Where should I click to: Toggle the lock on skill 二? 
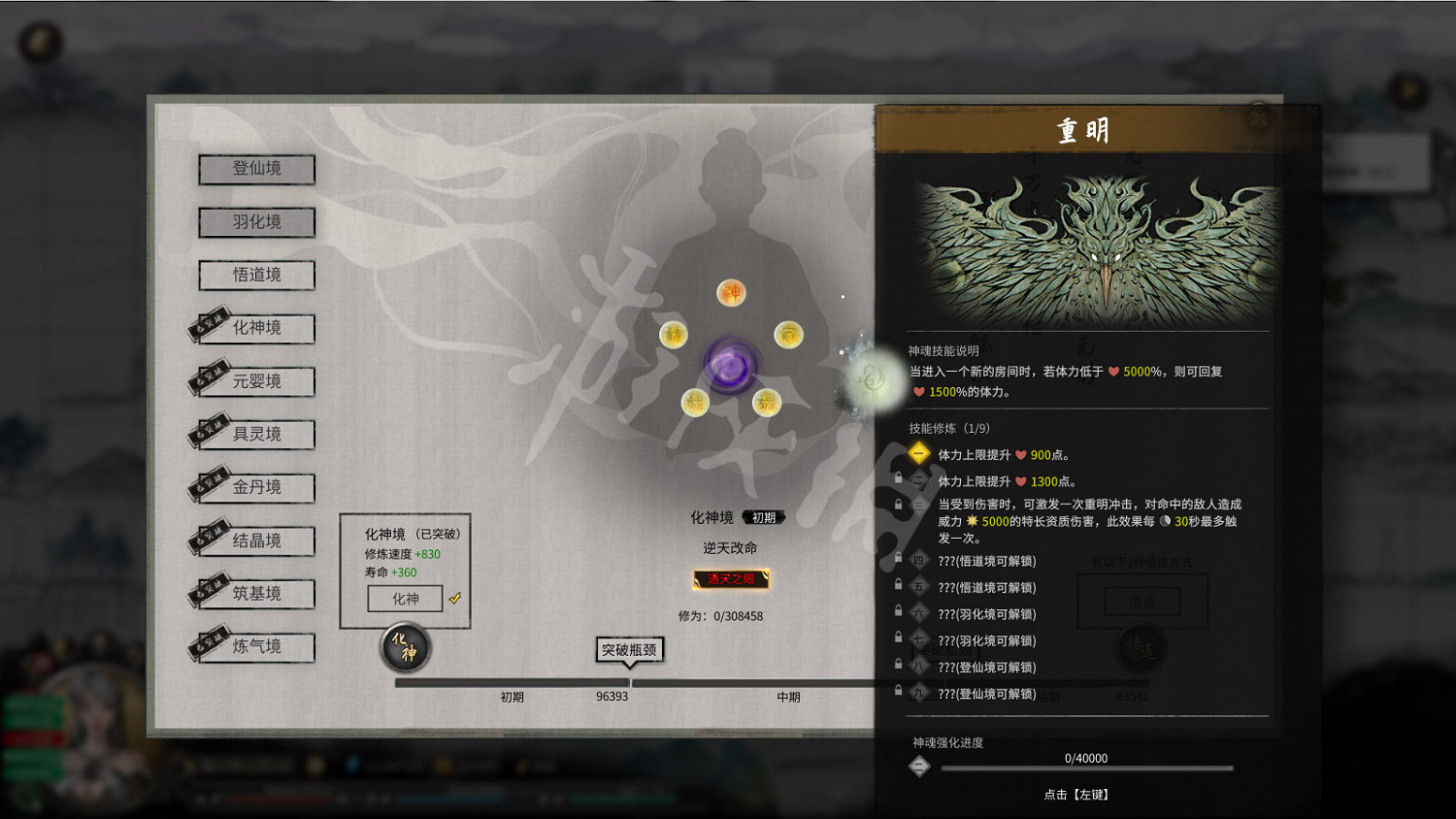(898, 477)
